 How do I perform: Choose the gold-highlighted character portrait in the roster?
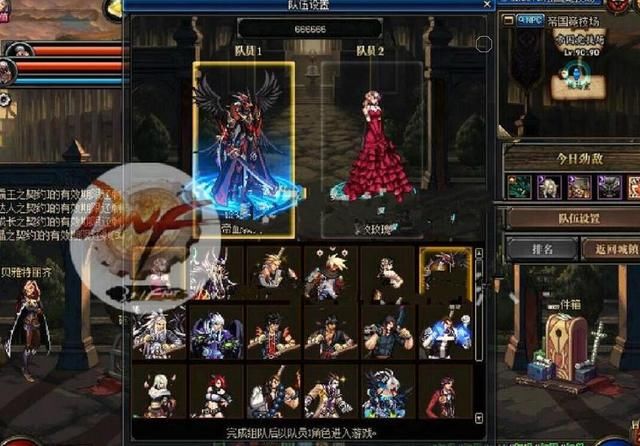pyautogui.click(x=445, y=274)
